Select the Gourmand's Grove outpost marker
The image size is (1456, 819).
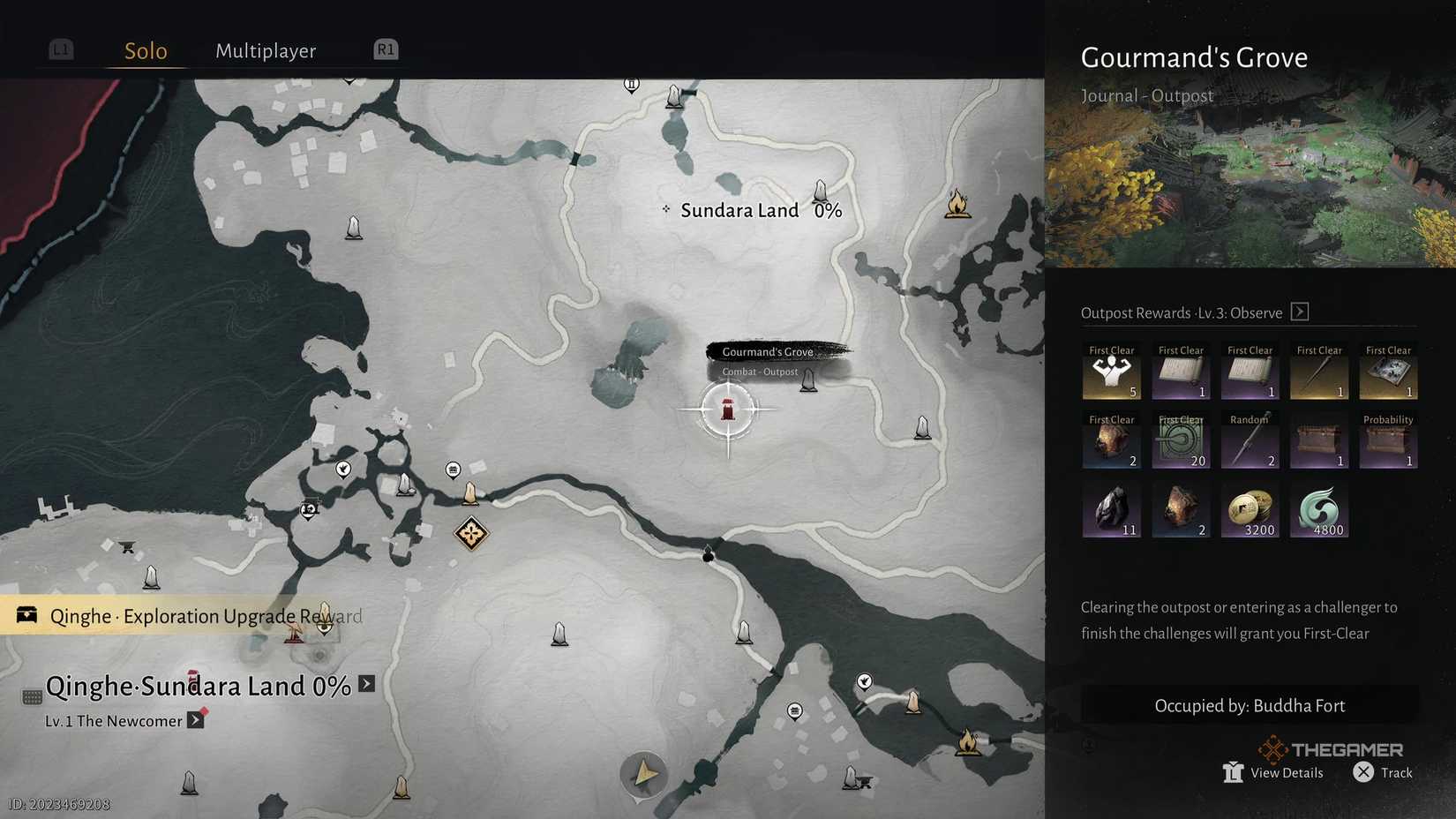point(730,410)
